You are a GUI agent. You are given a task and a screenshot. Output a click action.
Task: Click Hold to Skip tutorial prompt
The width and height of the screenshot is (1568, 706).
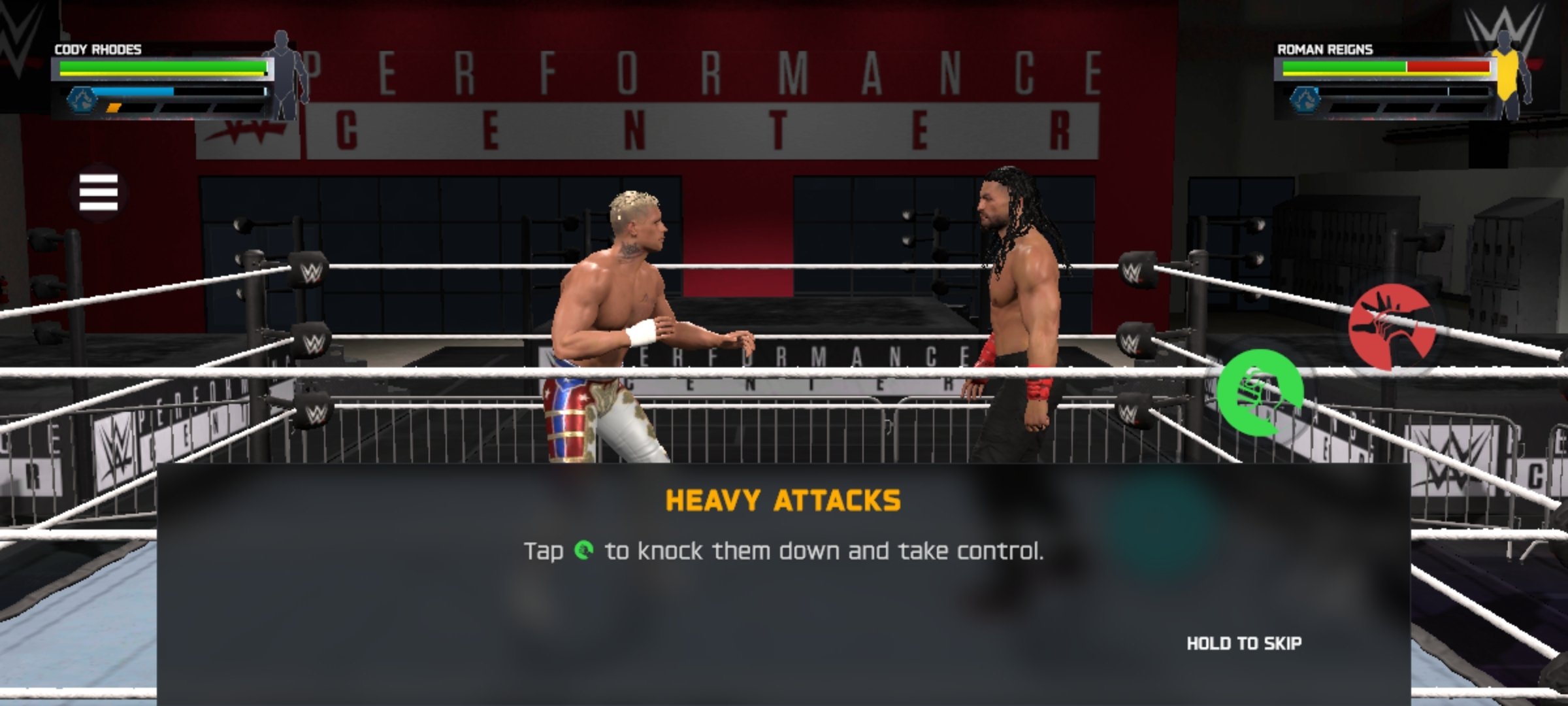[1243, 644]
